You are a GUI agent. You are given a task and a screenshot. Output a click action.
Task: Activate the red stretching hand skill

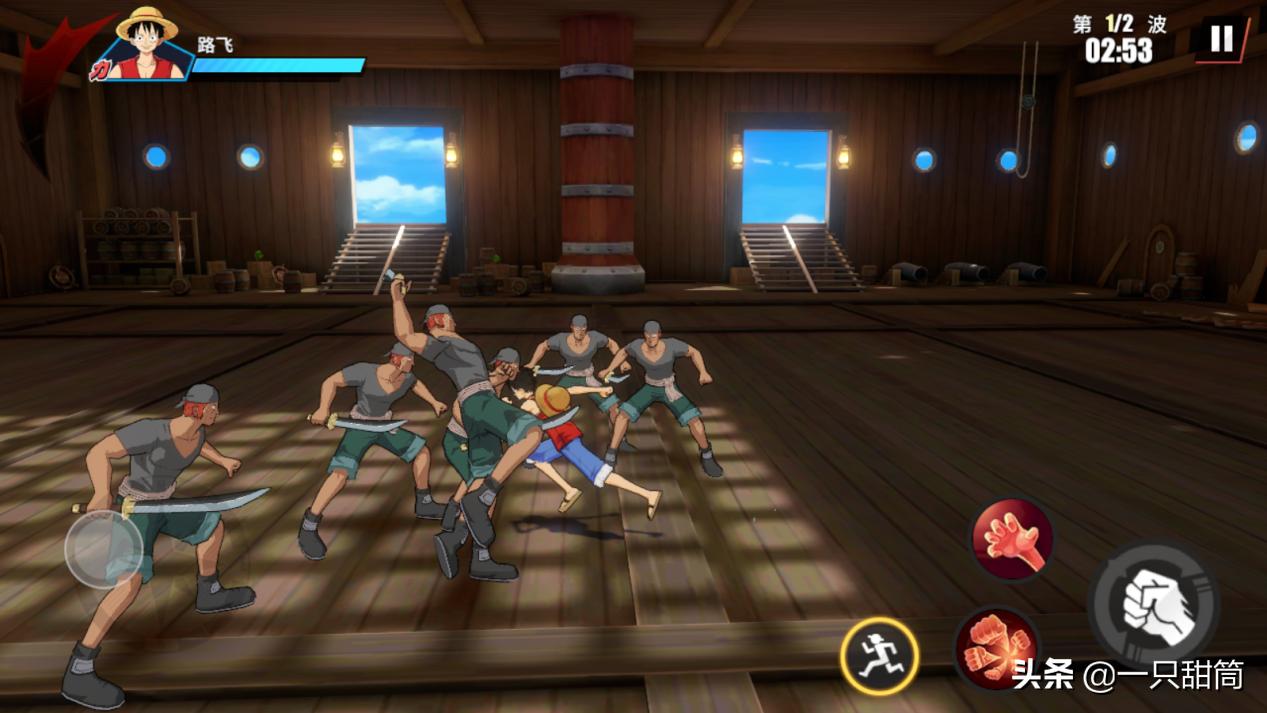coord(1011,540)
